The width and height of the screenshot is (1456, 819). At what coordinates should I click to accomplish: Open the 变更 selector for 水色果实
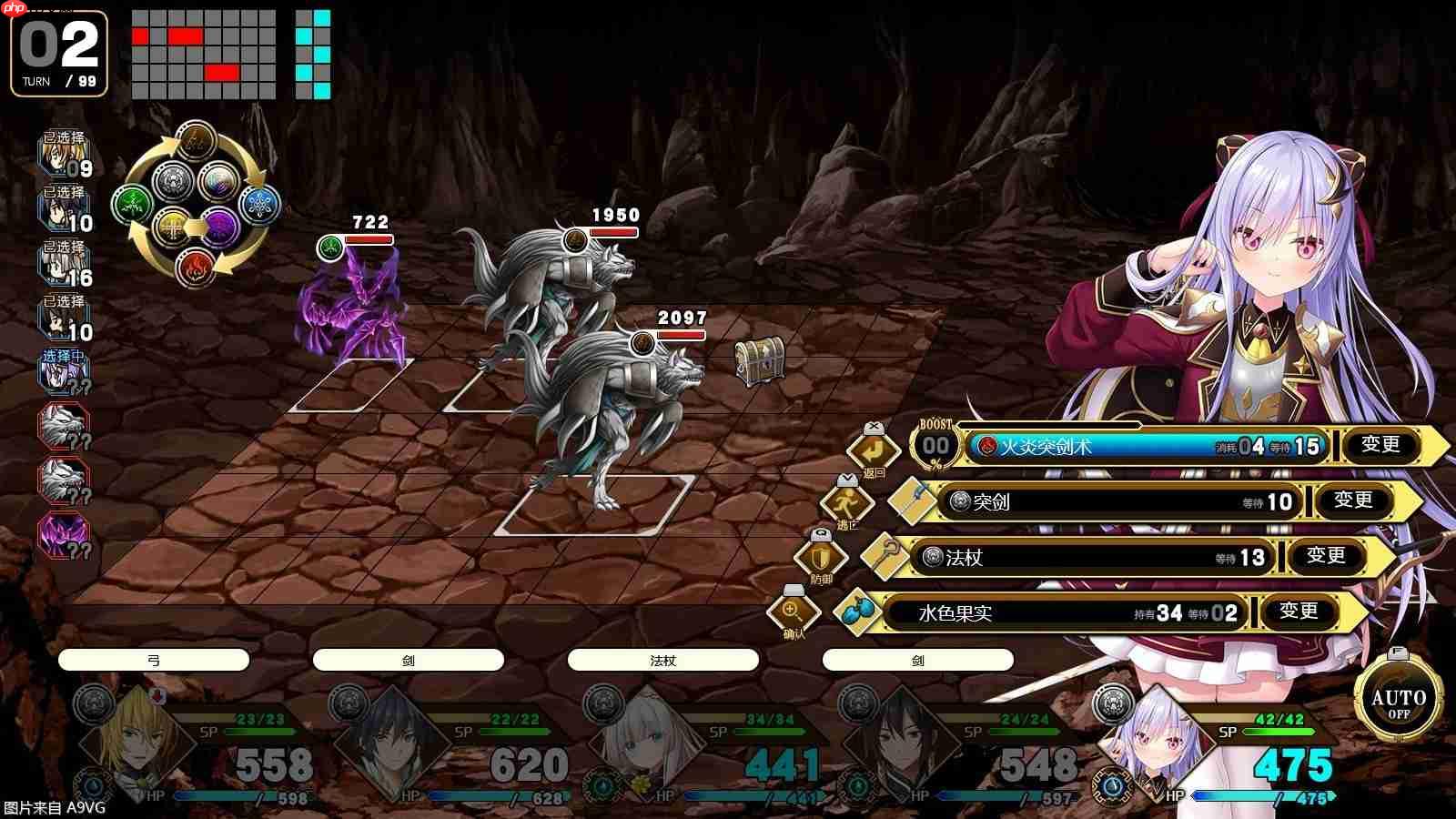(x=1300, y=612)
